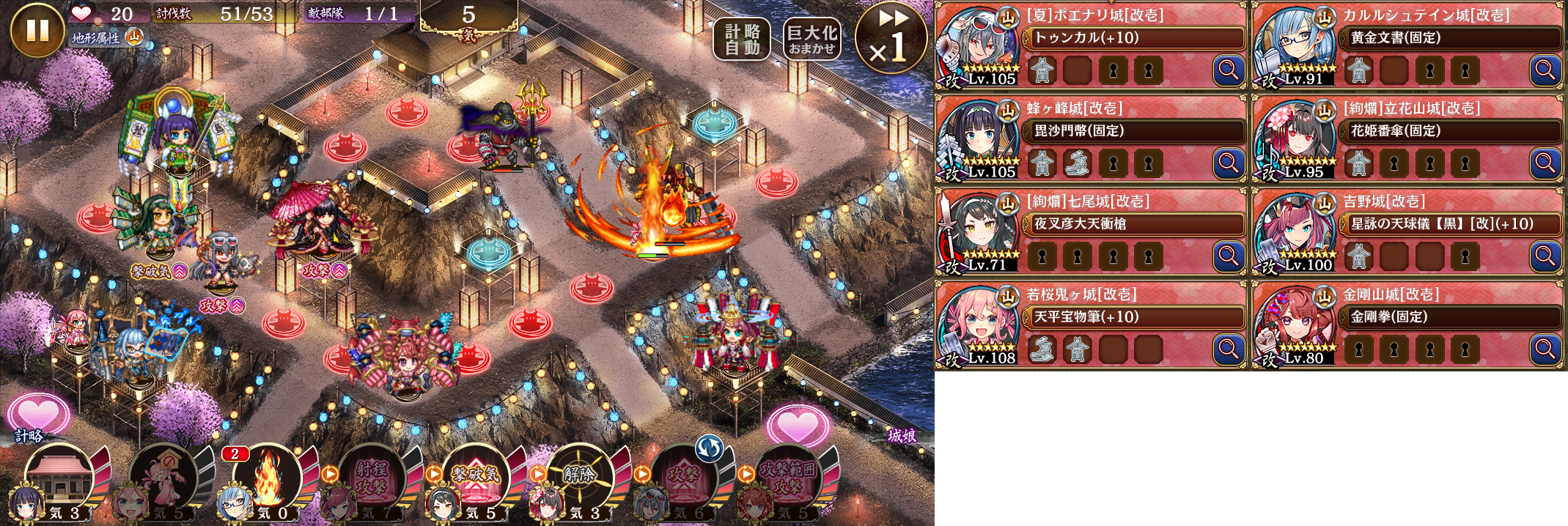This screenshot has width=1568, height=526.
Task: Switch to the 計略 heart tab
Action: coord(37,416)
